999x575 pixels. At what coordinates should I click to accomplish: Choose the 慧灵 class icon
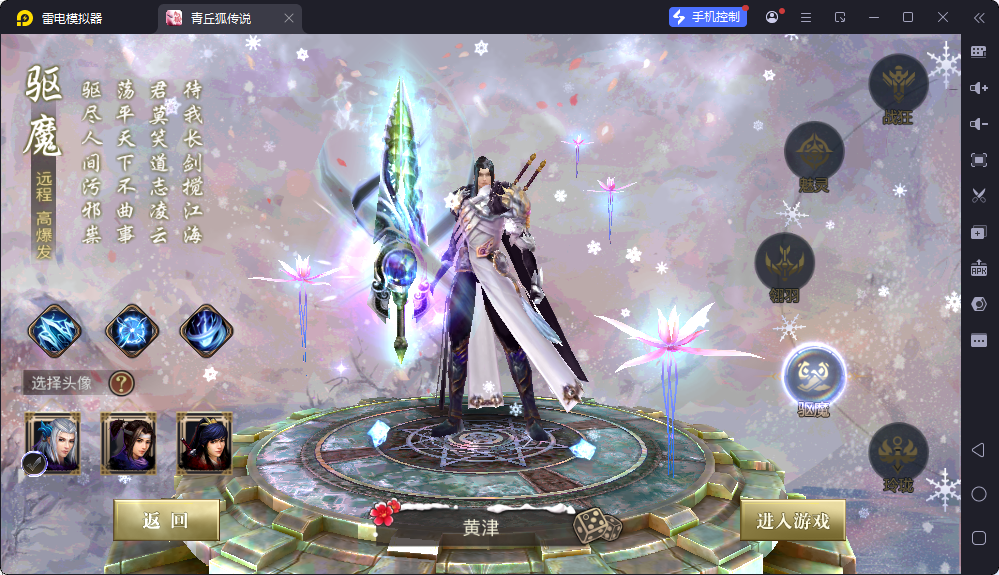[x=814, y=152]
